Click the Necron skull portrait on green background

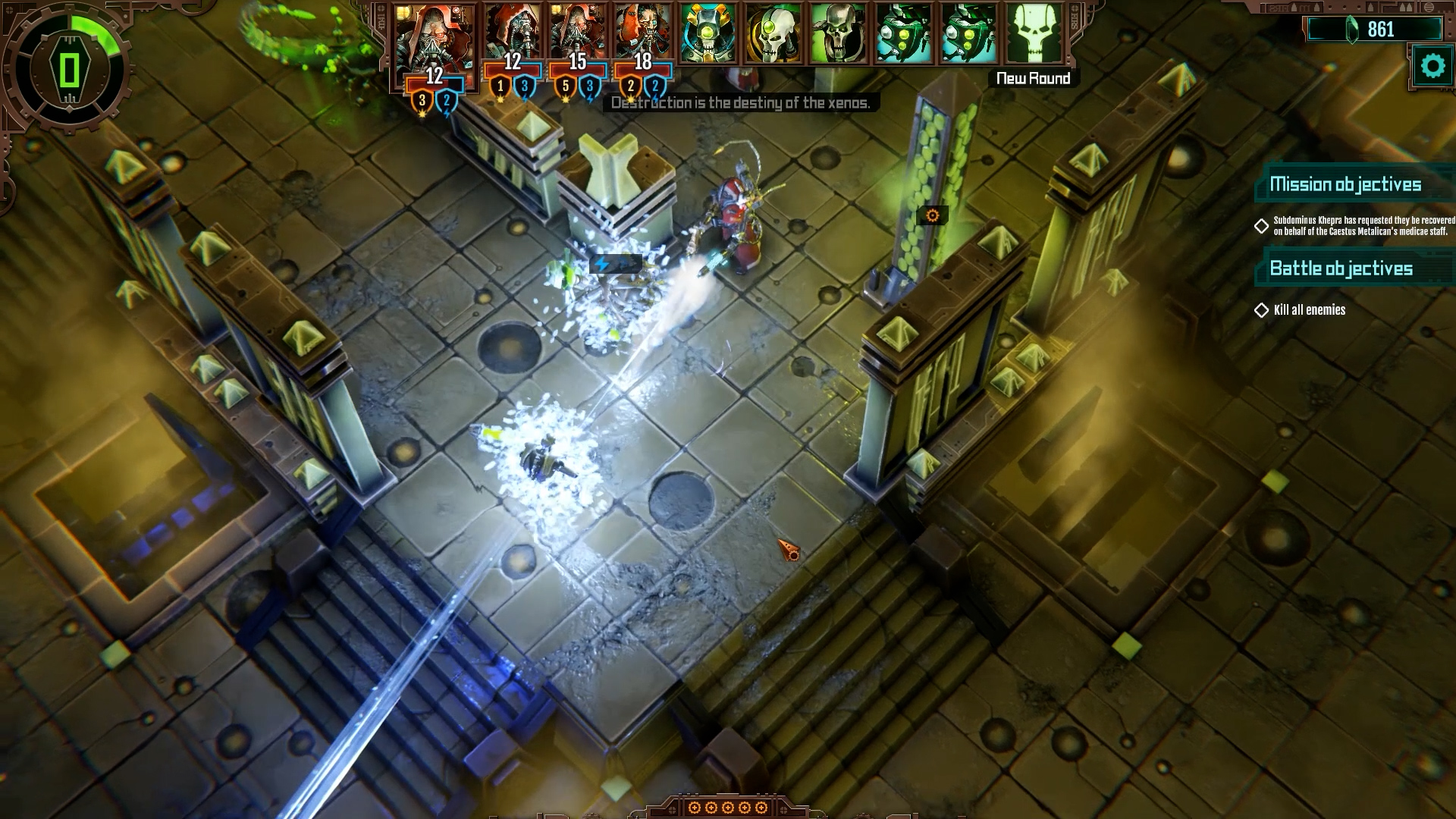point(838,33)
